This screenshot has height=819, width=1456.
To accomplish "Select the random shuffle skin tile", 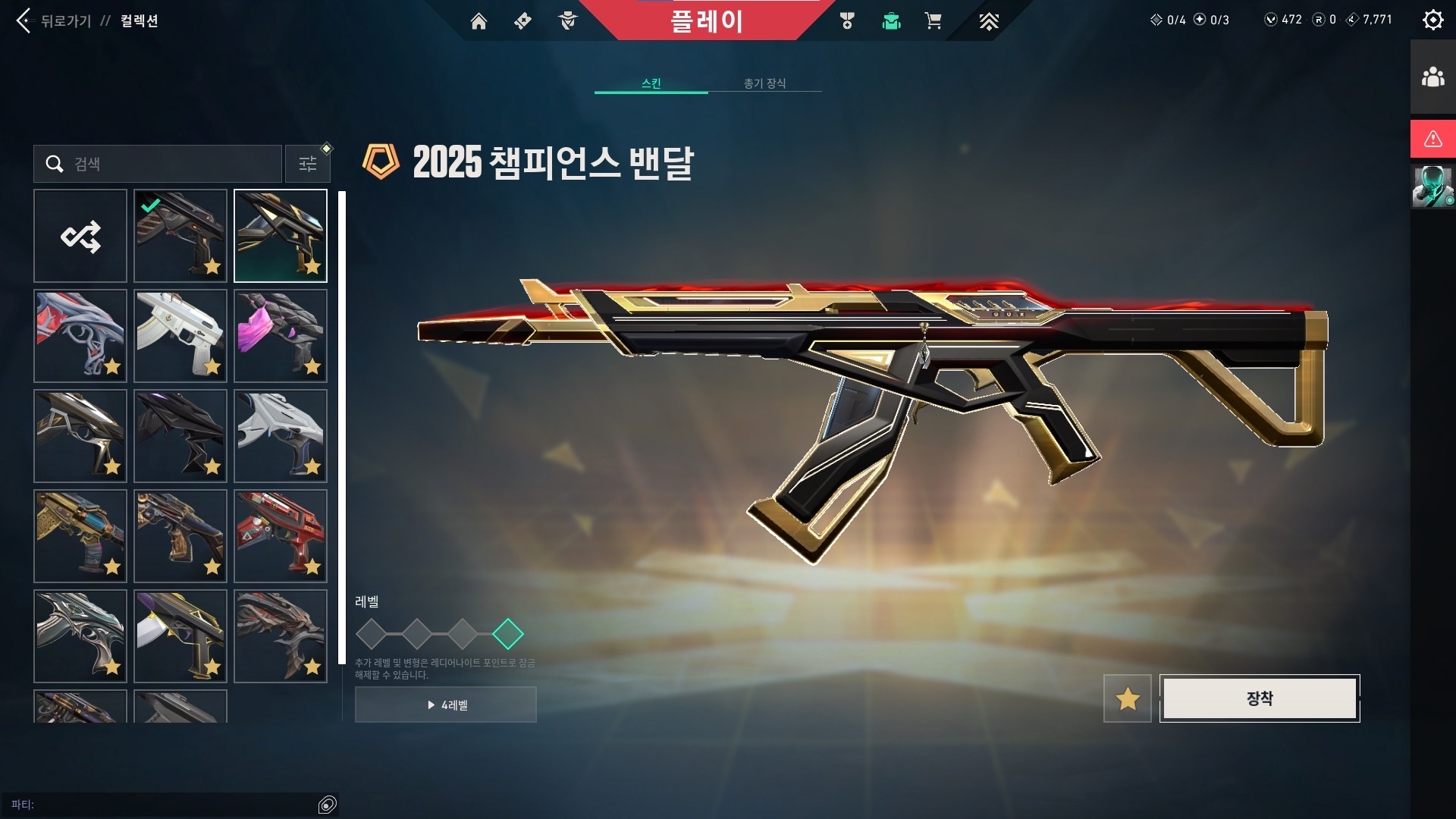I will [80, 236].
